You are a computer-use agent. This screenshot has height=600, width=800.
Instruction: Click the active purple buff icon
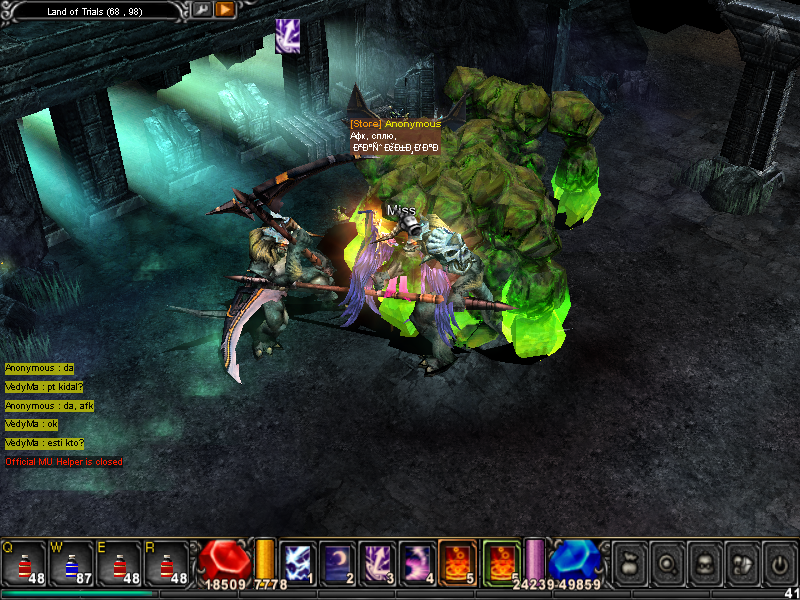click(287, 36)
